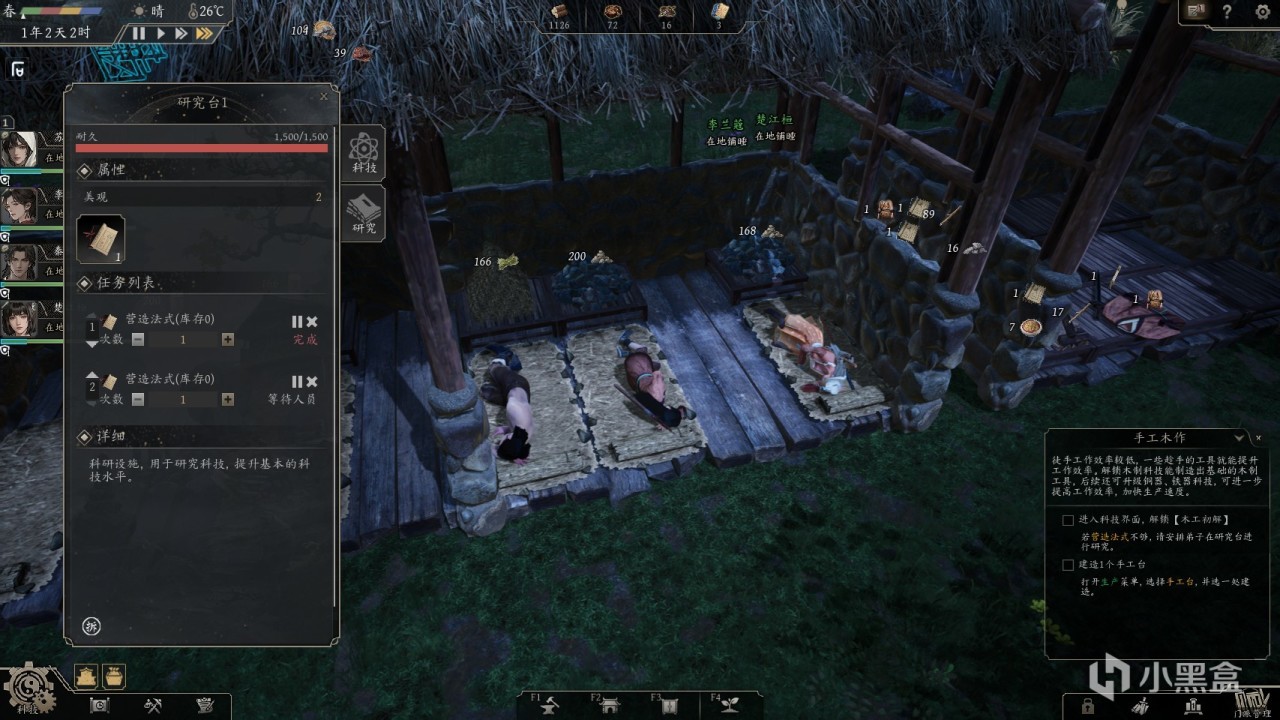
Task: Click the 拆 demolish button
Action: click(92, 626)
